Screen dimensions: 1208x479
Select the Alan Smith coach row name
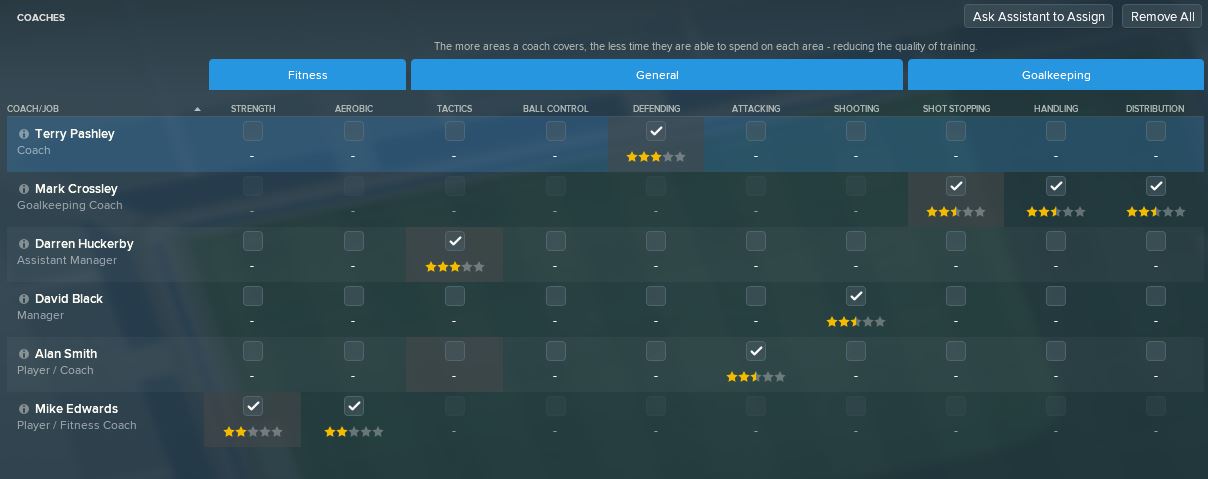(66, 353)
